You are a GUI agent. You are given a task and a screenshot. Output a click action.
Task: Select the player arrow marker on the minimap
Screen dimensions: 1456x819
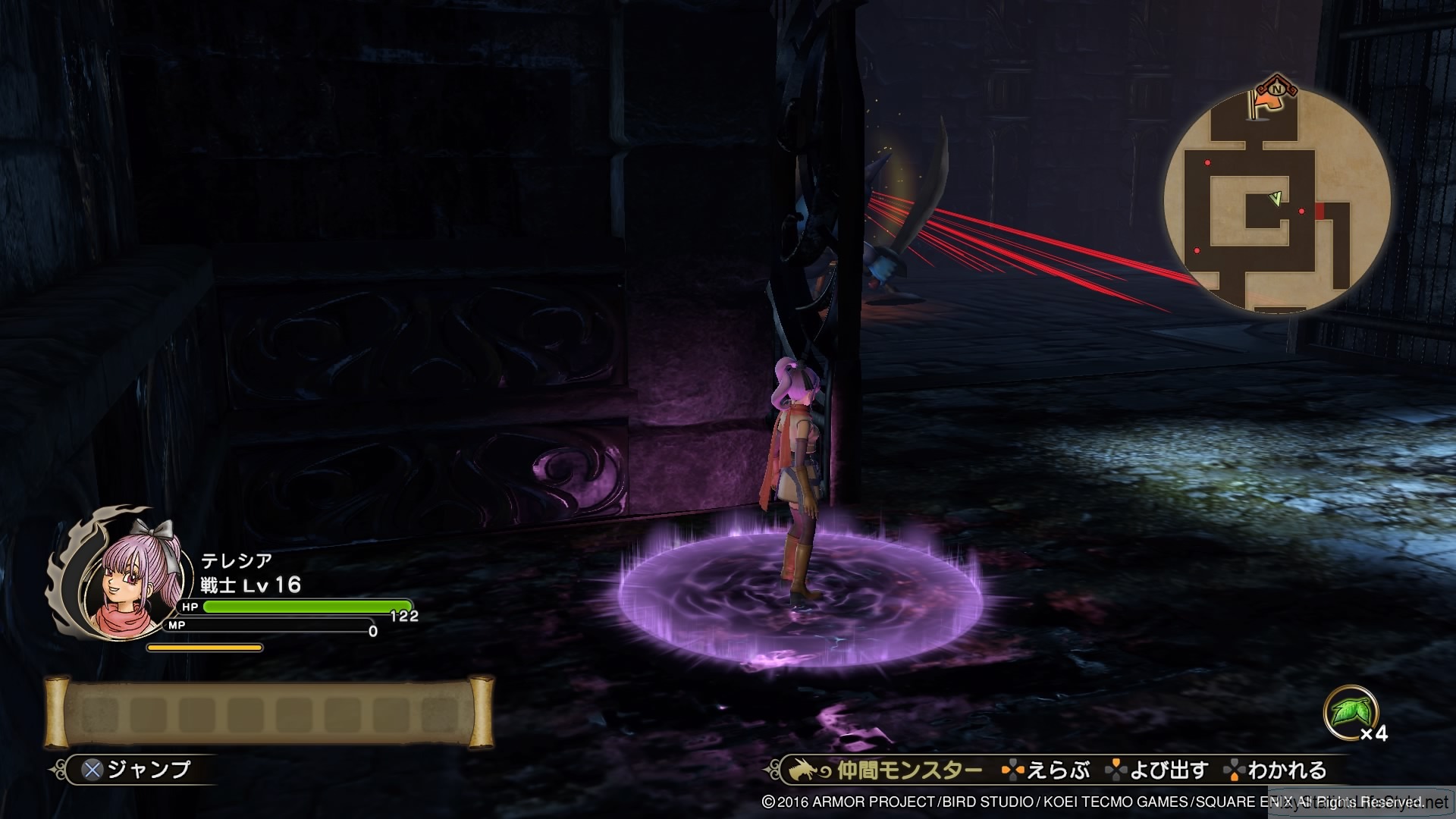[x=1276, y=199]
